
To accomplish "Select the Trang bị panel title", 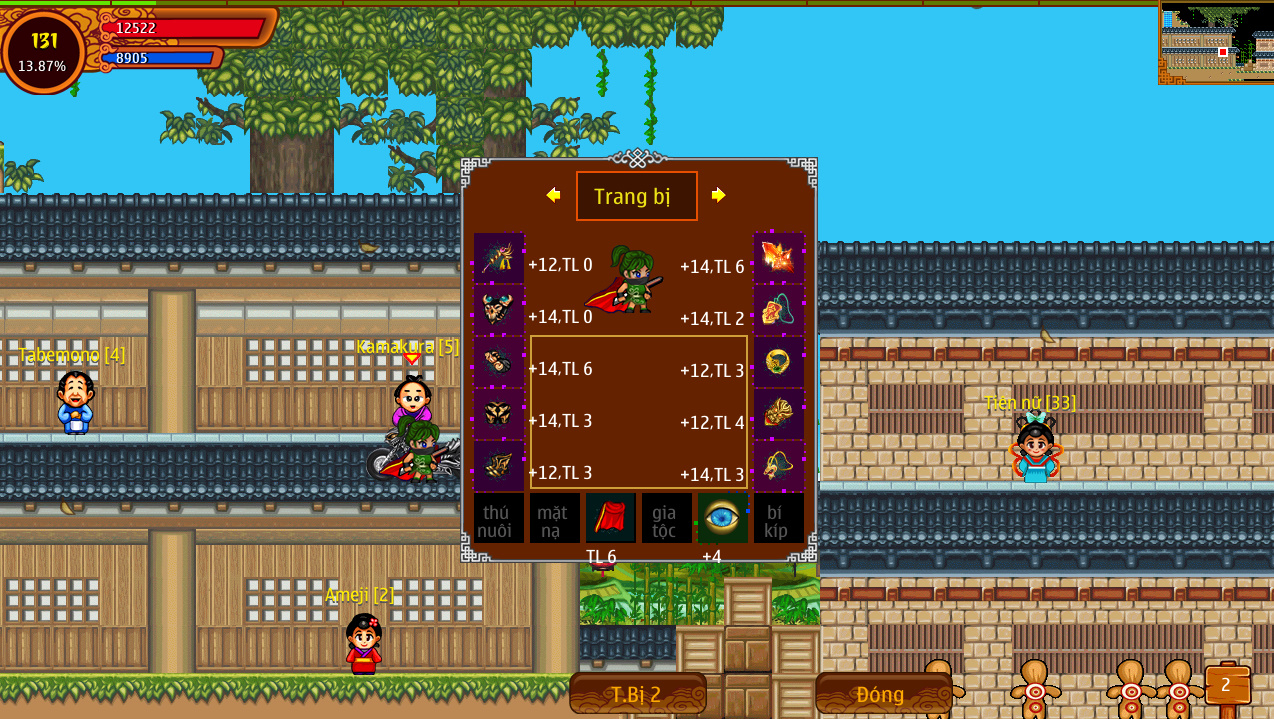I will [x=636, y=196].
